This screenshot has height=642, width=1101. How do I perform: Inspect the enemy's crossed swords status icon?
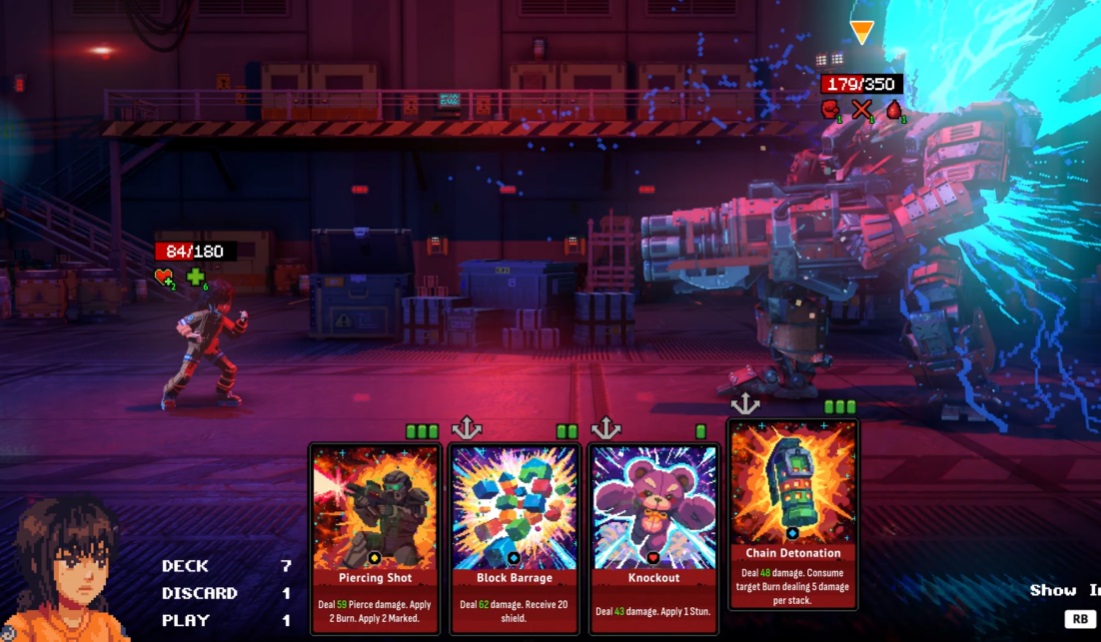tap(862, 109)
